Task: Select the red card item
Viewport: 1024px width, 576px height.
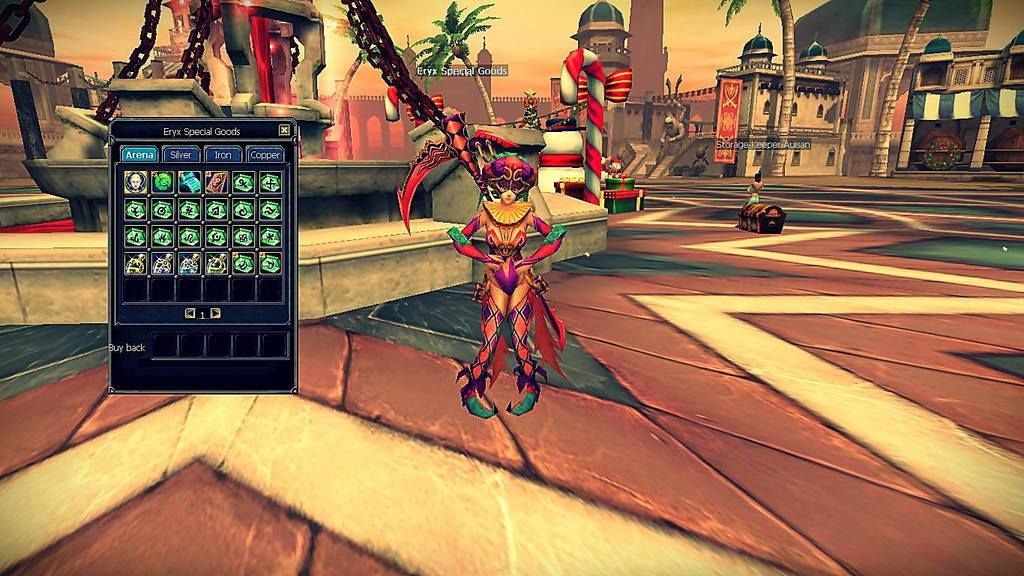Action: coord(217,182)
